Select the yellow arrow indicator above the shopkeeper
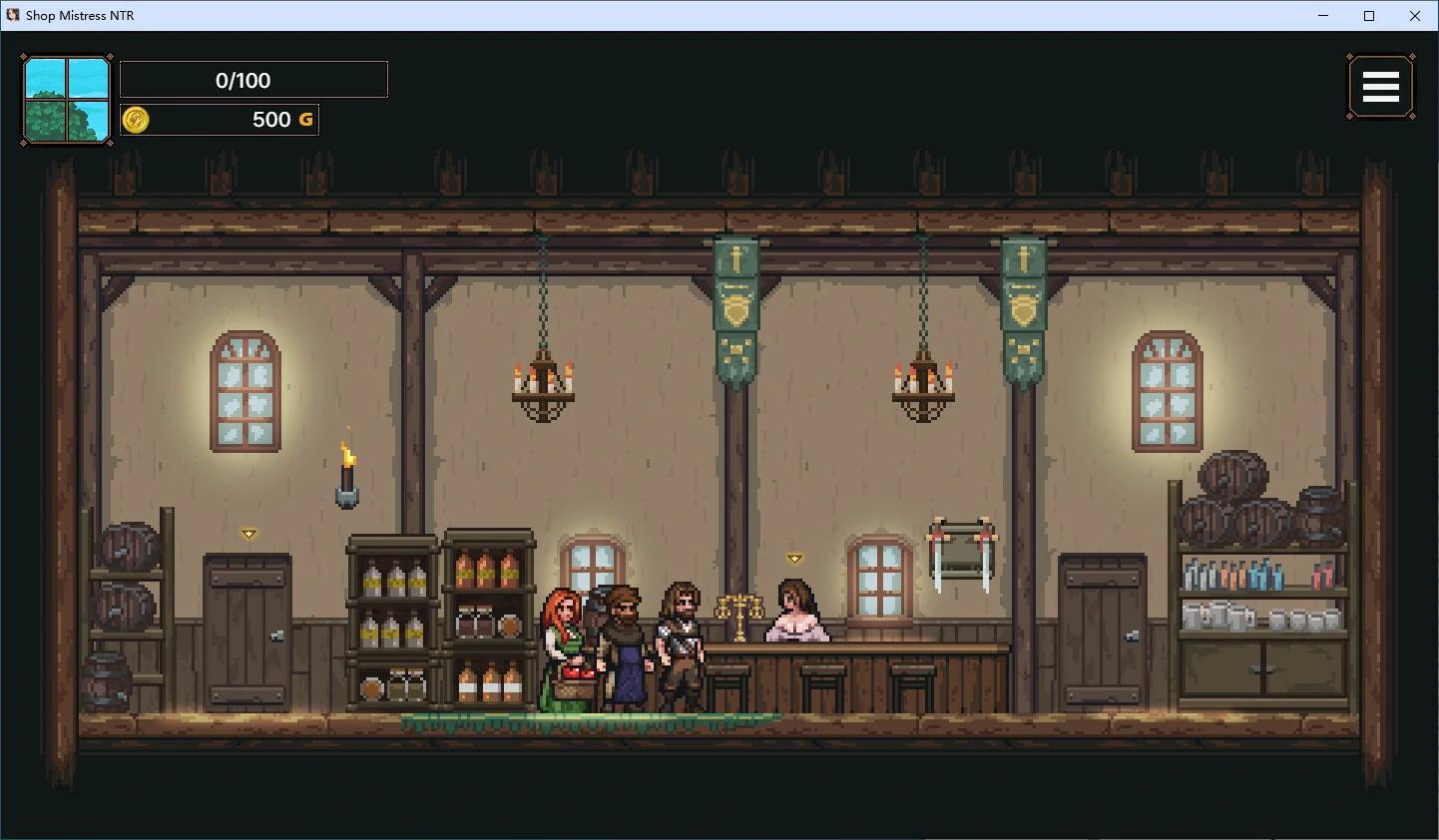The image size is (1439, 840). click(x=795, y=558)
